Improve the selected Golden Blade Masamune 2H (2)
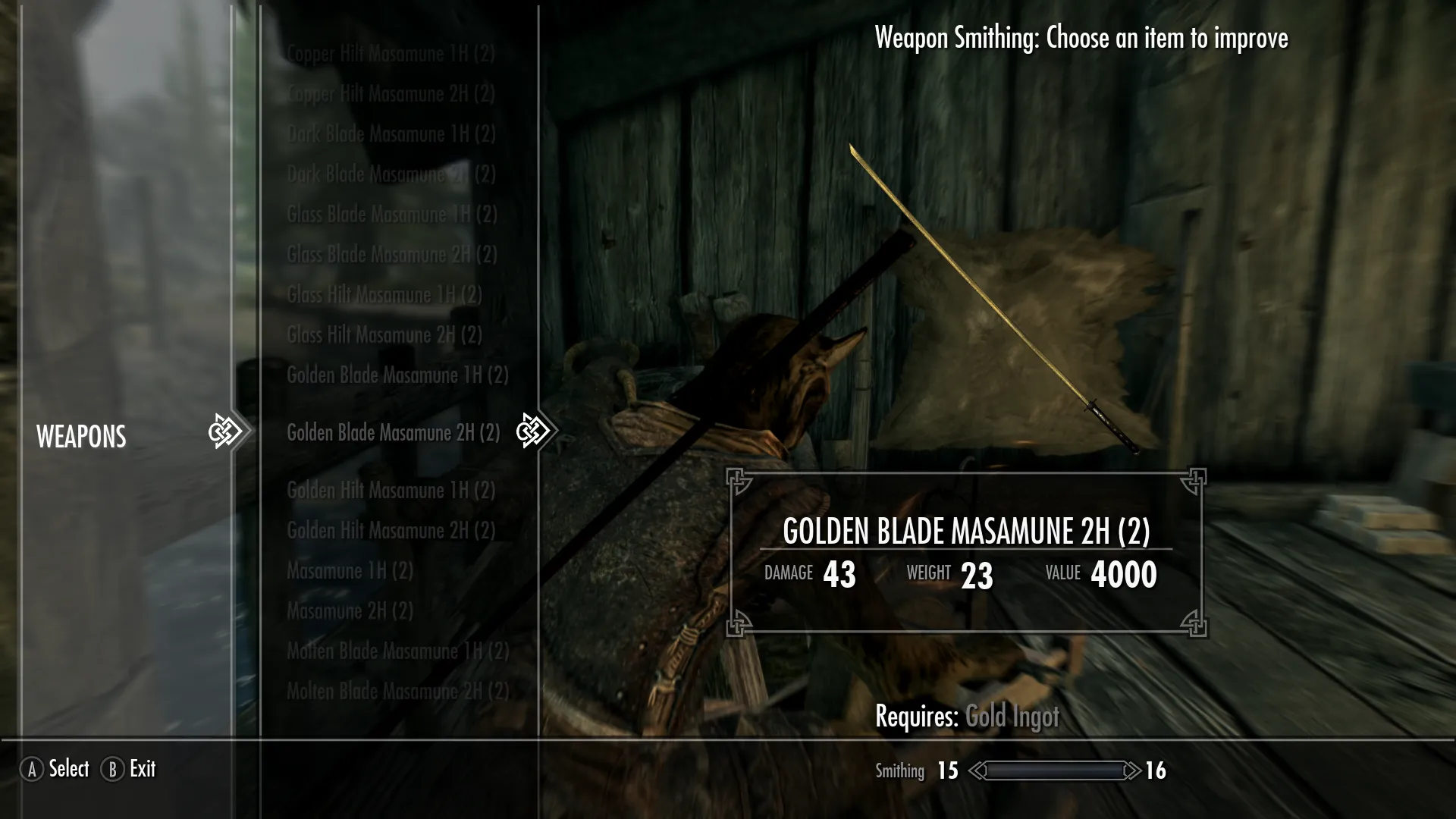1456x819 pixels. (x=393, y=433)
